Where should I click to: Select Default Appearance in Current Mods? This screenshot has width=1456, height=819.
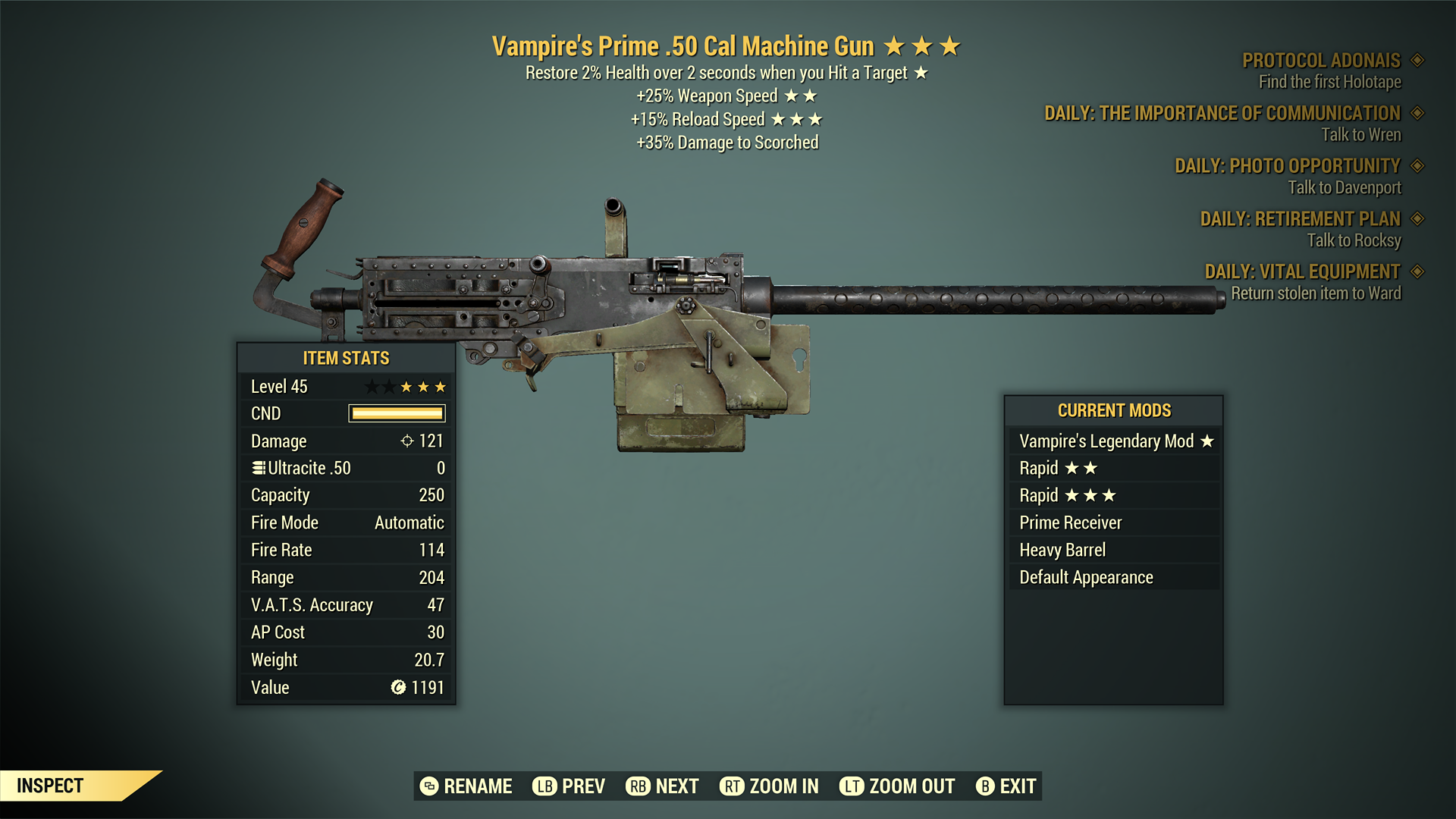pos(1084,576)
